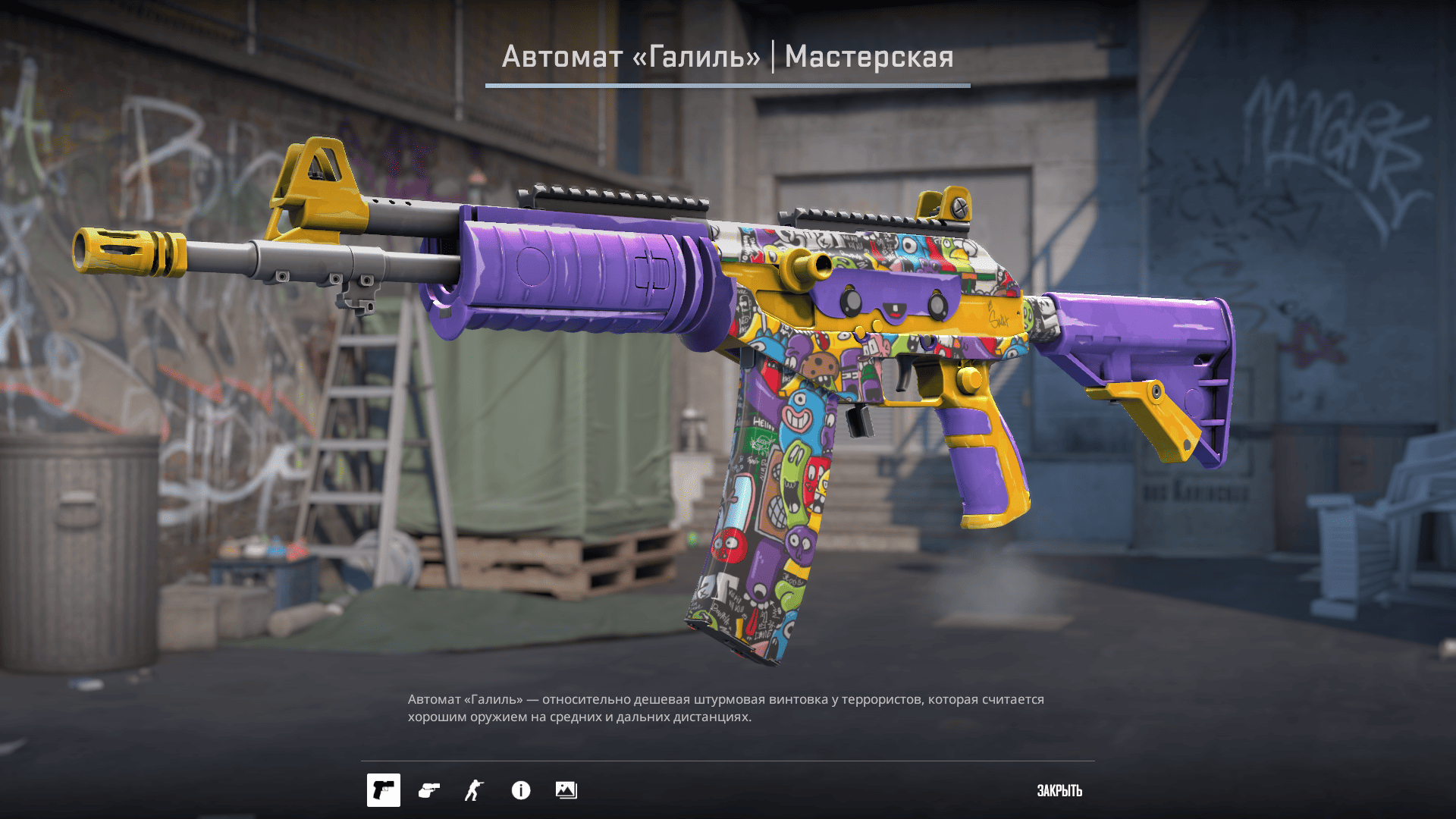Image resolution: width=1456 pixels, height=819 pixels.
Task: Click the picture icon for scenery
Action: coord(566,790)
